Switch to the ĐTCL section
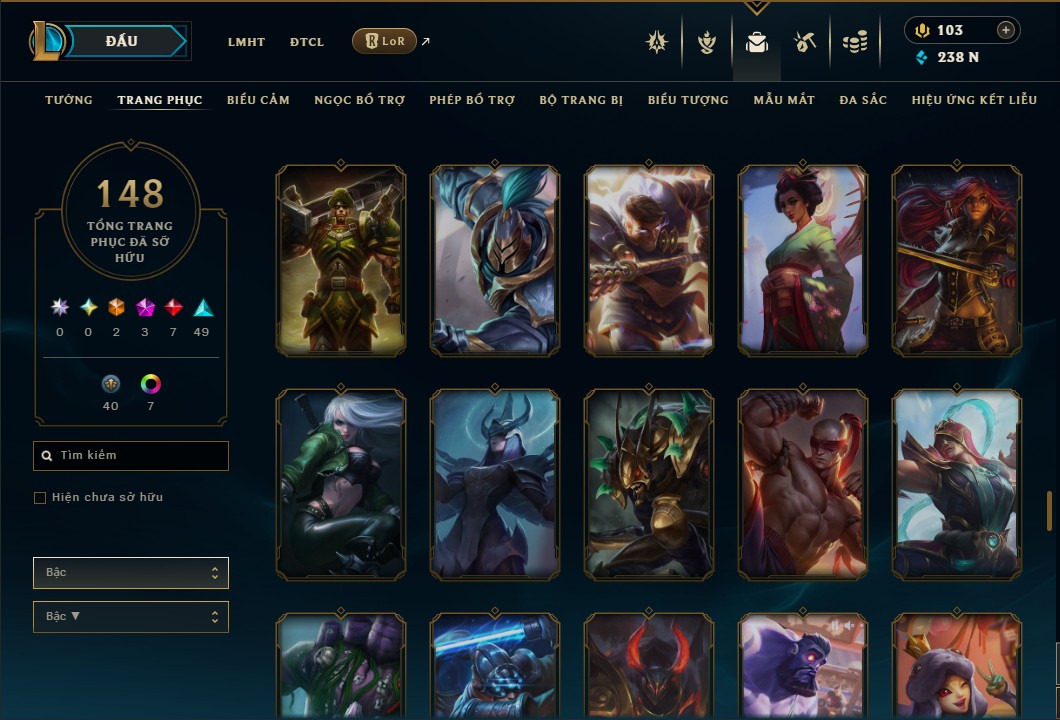Image resolution: width=1060 pixels, height=720 pixels. click(x=307, y=42)
